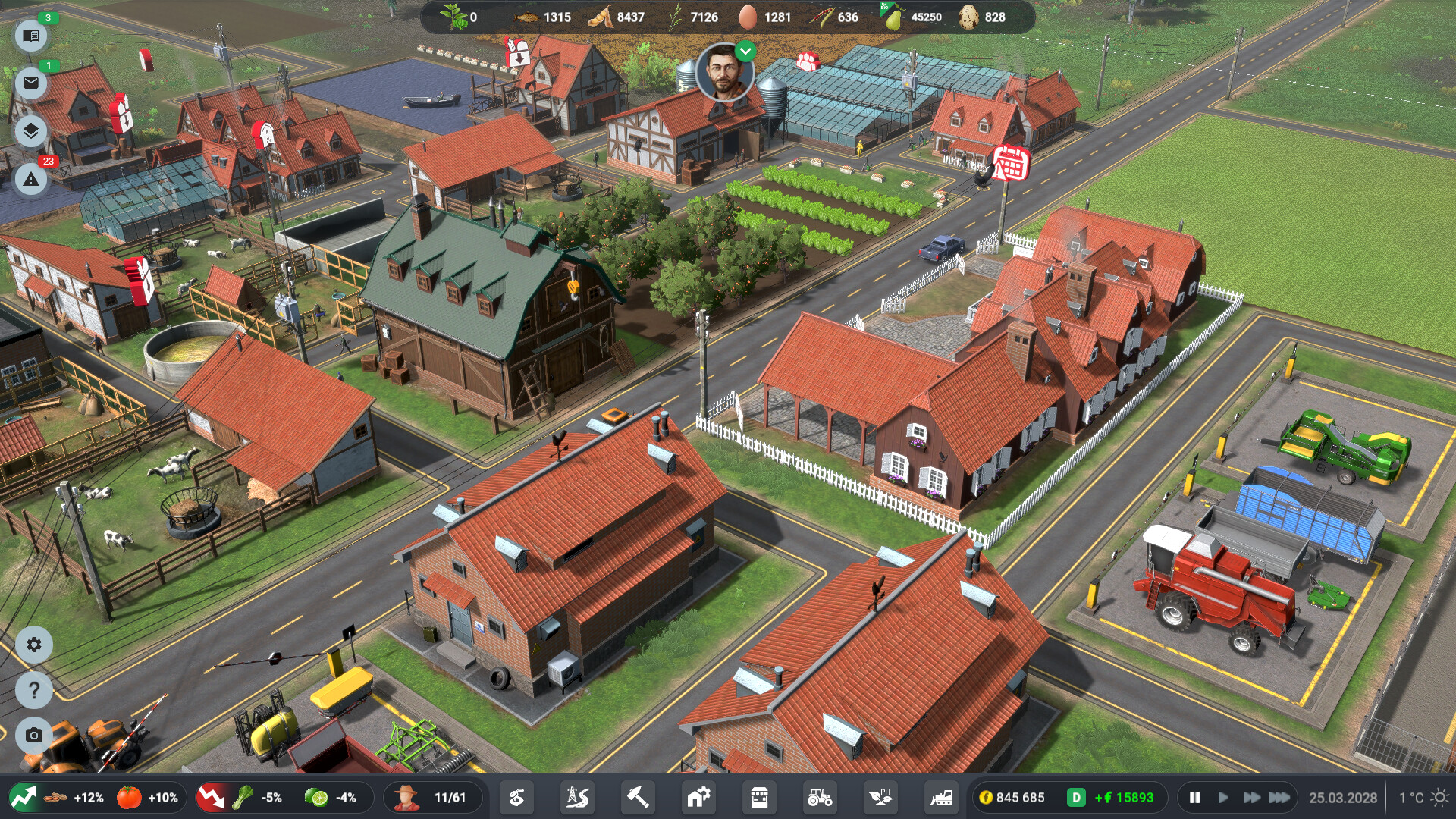Screen dimensions: 1456x819
Task: Open the player profile portrait
Action: pos(726,78)
